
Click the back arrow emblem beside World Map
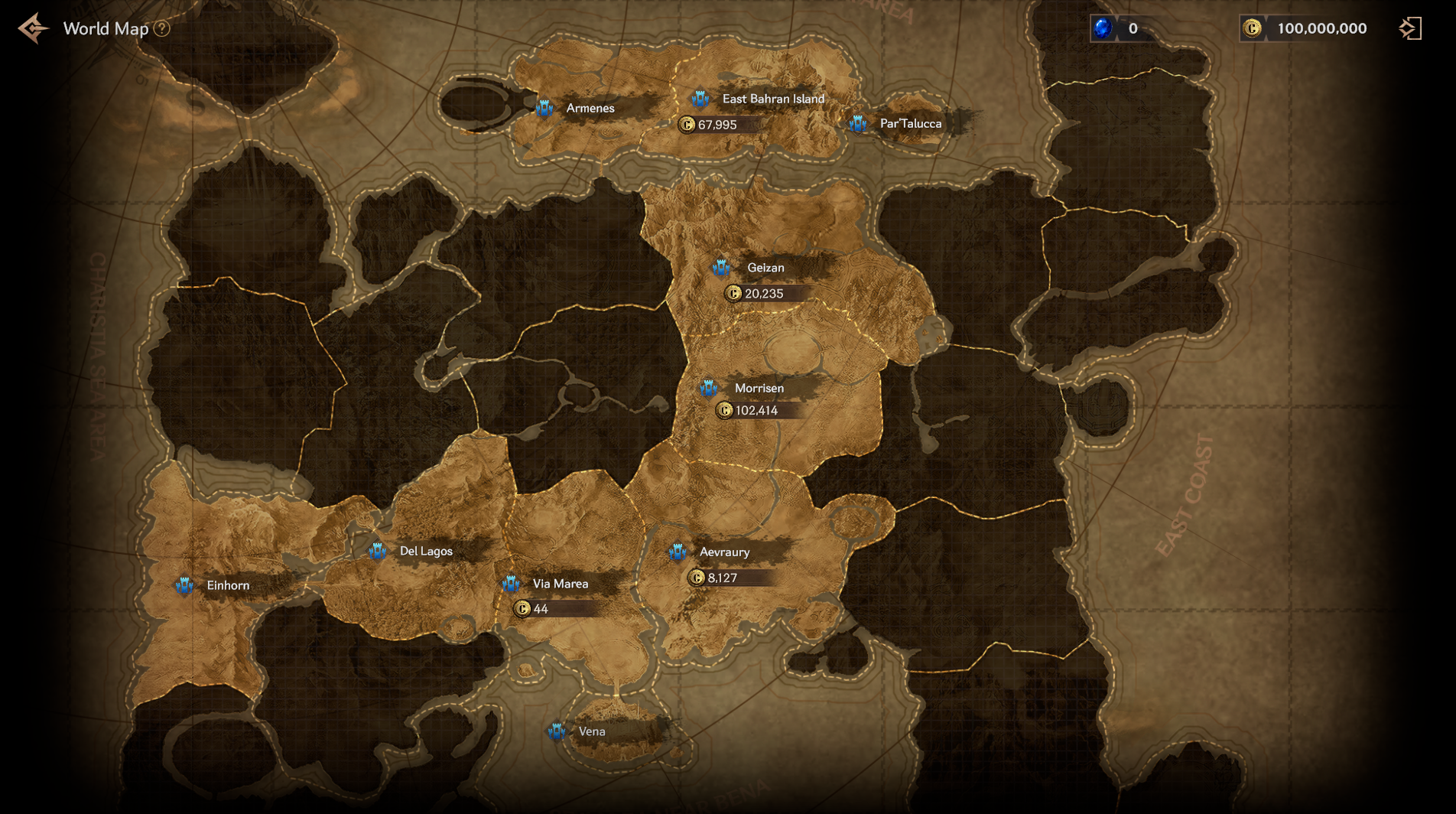pyautogui.click(x=33, y=29)
